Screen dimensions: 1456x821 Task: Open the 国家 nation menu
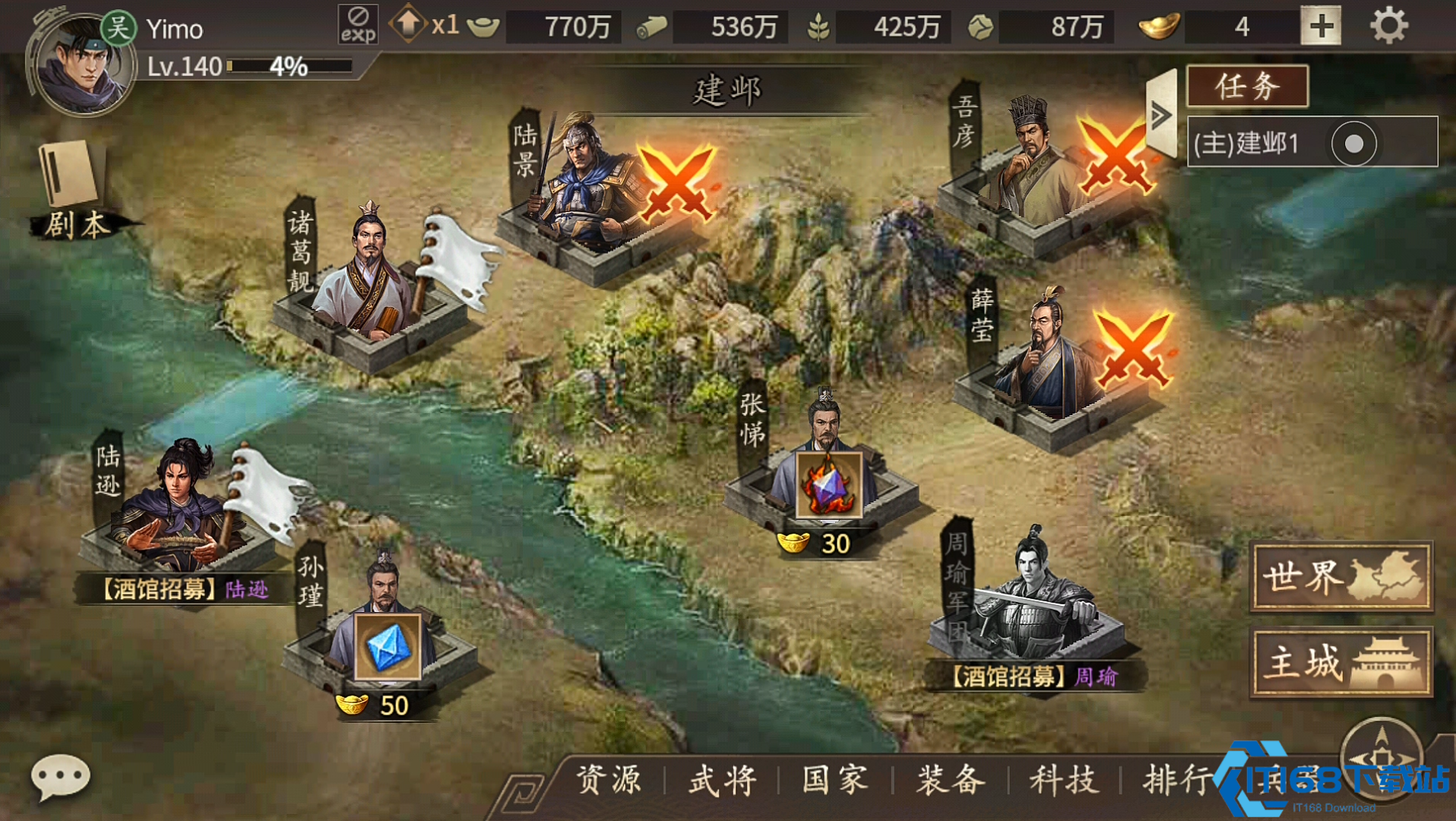tap(835, 780)
